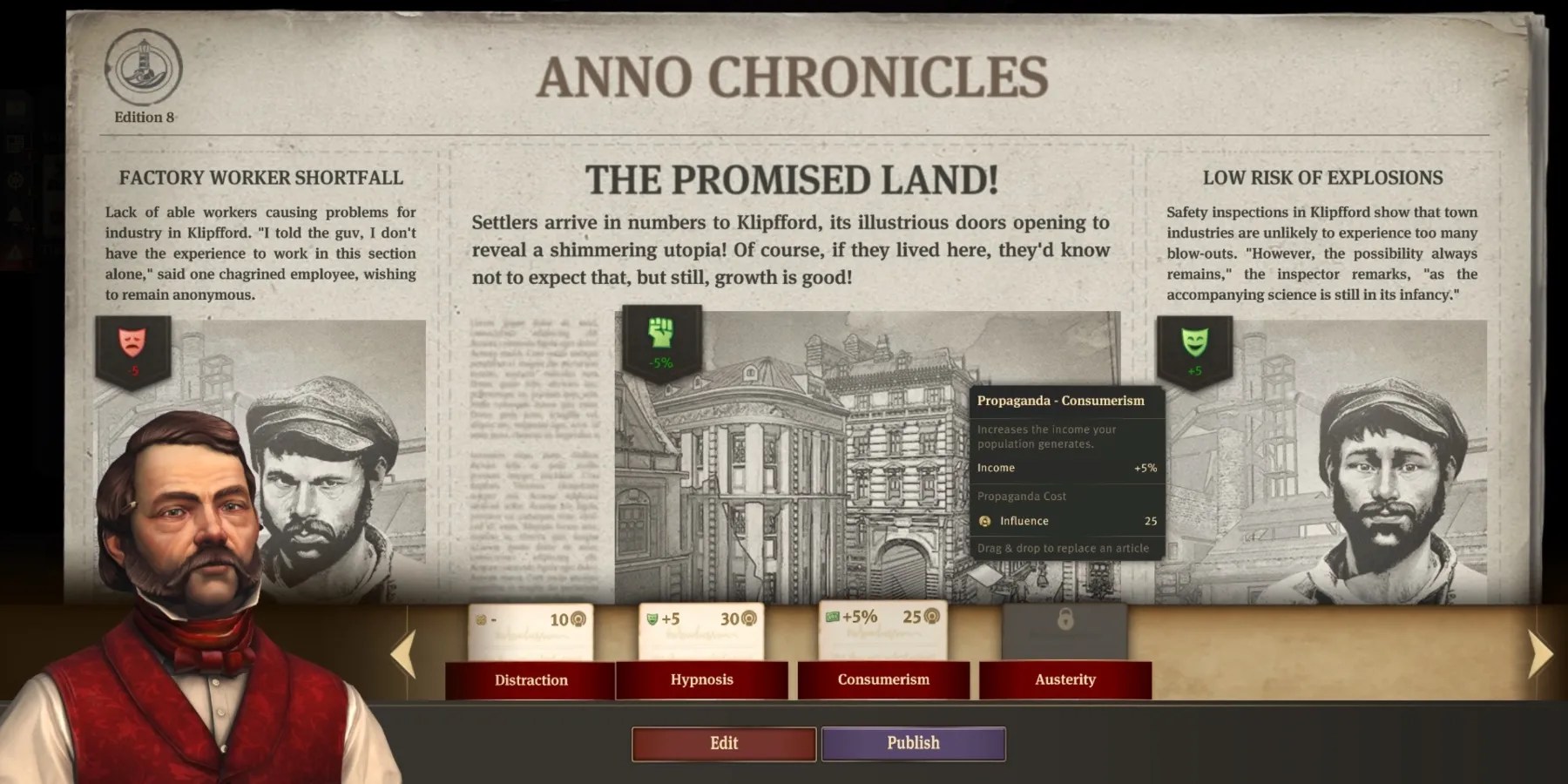Click the money bill icon on the Consumerism card
The image size is (1568, 784).
coord(833,616)
